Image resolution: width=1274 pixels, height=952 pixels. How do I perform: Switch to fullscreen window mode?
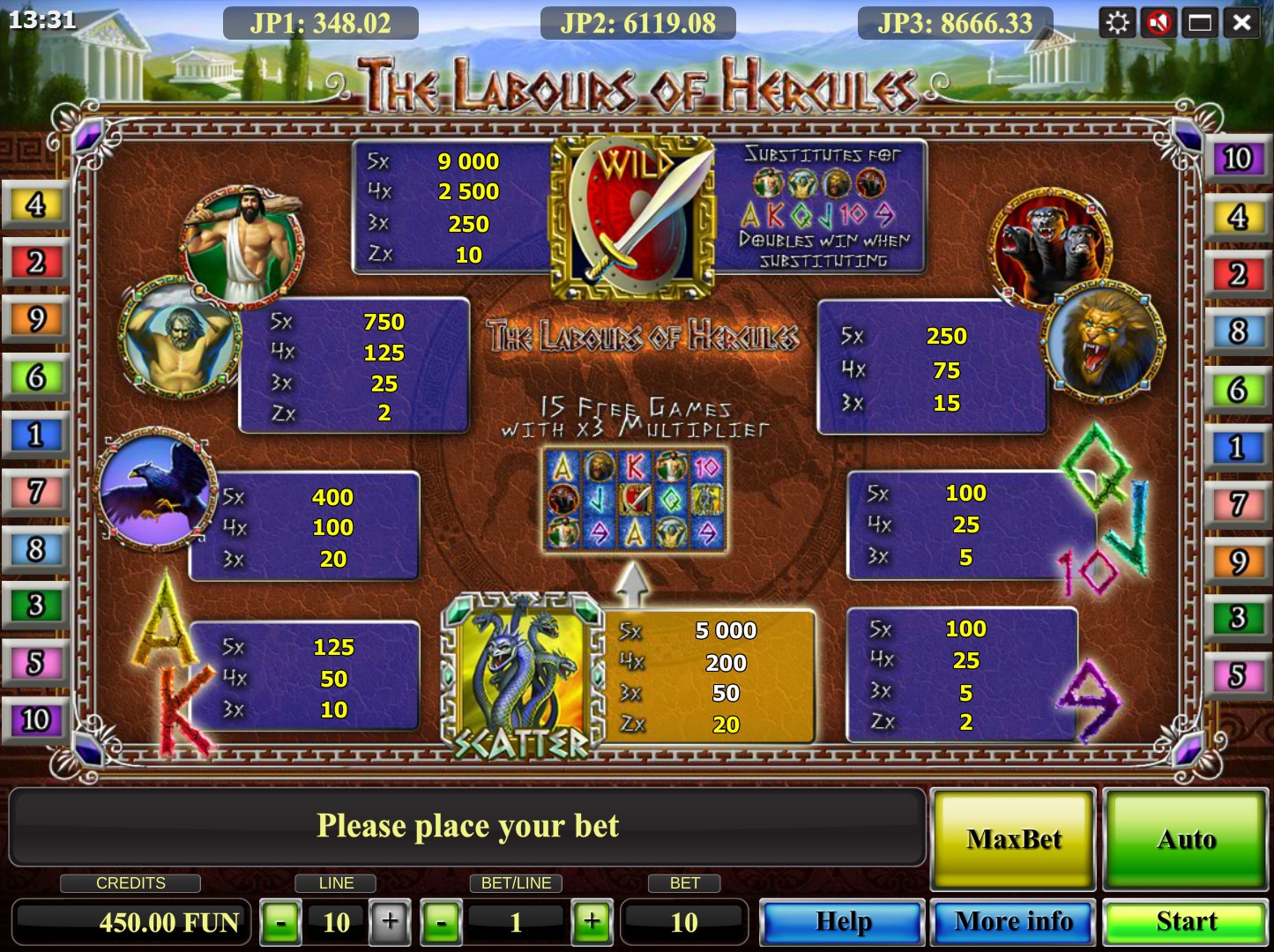point(1200,22)
